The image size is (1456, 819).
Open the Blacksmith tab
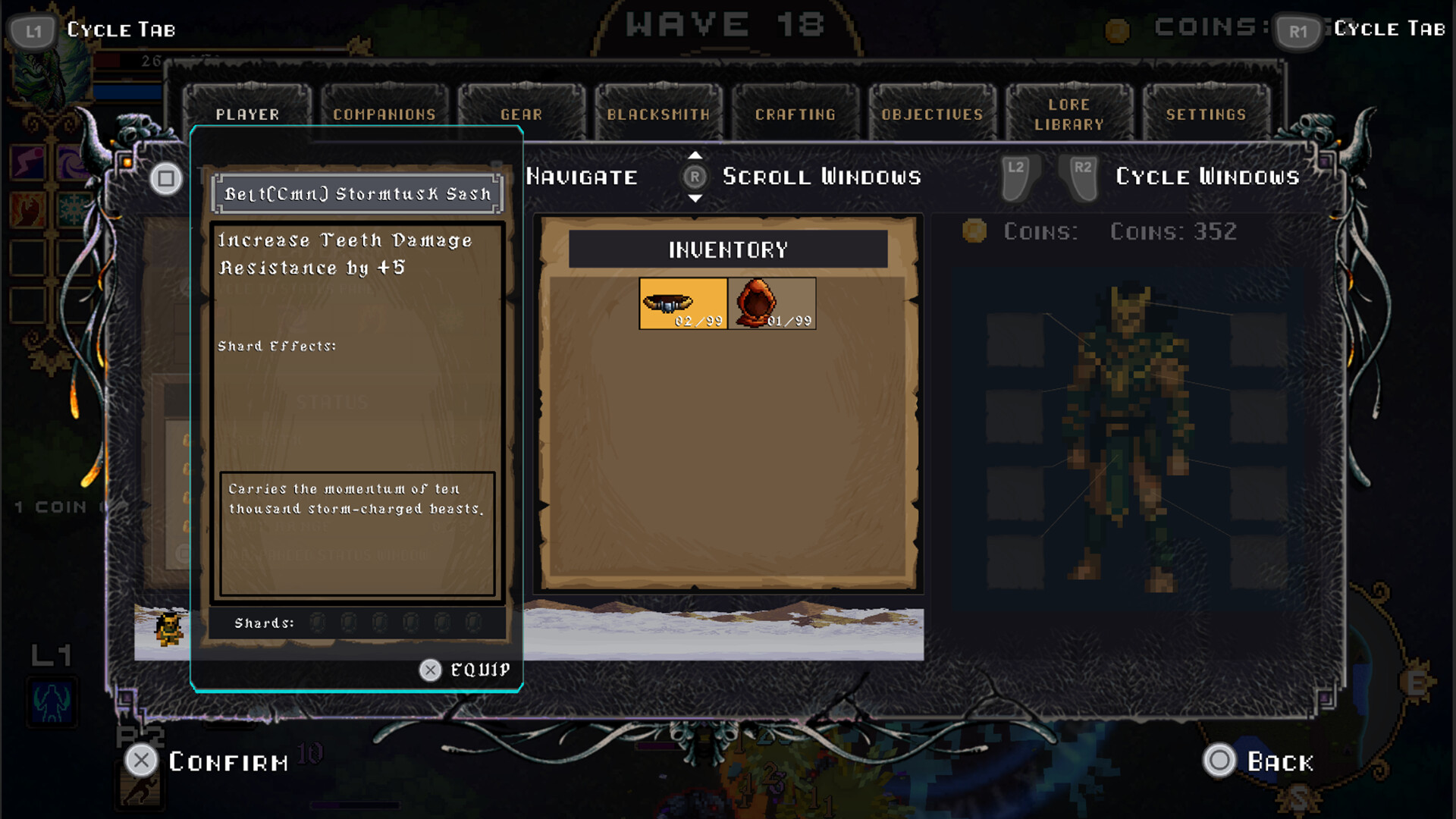coord(658,114)
